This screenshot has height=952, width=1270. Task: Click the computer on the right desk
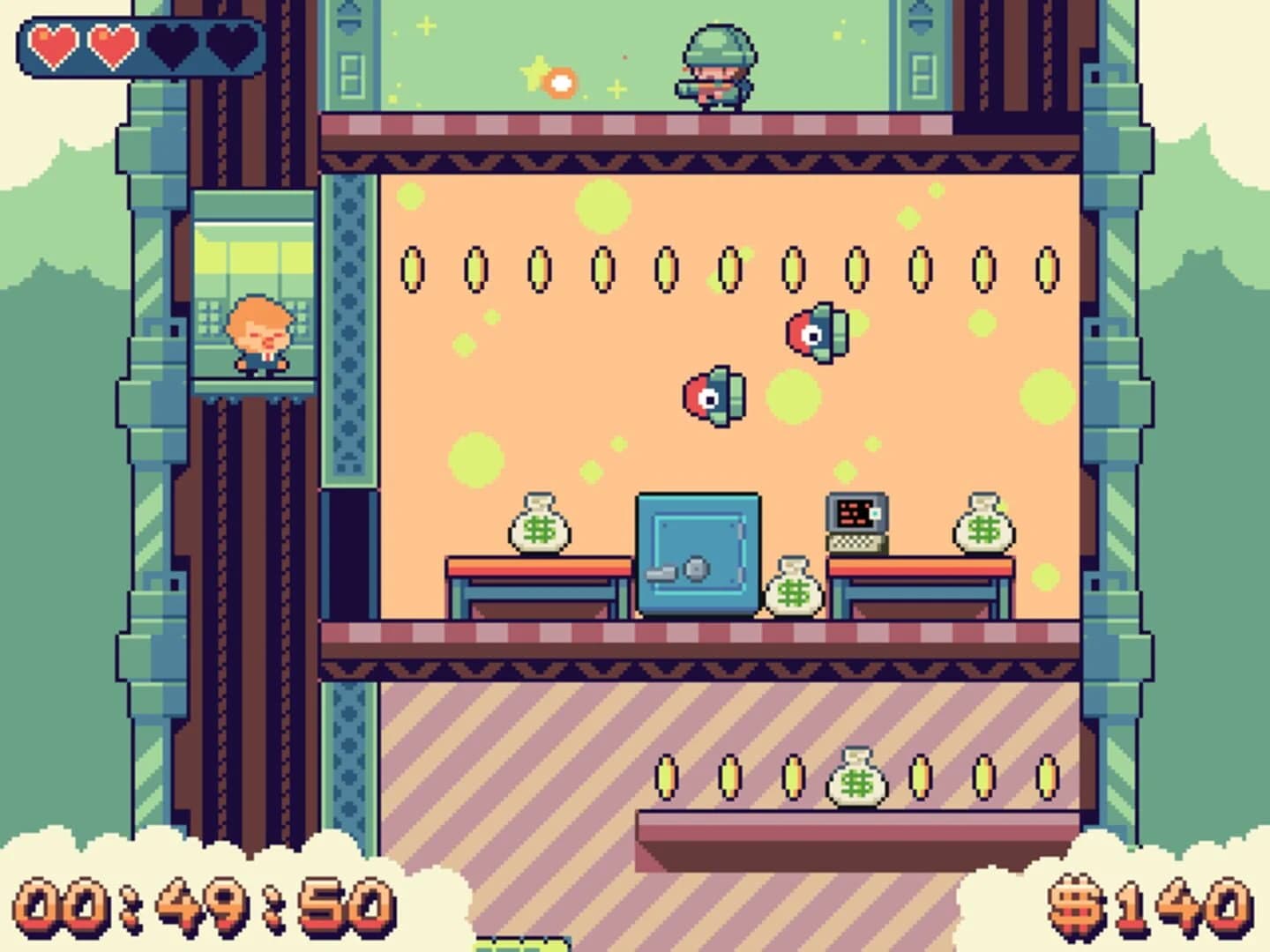(x=855, y=520)
